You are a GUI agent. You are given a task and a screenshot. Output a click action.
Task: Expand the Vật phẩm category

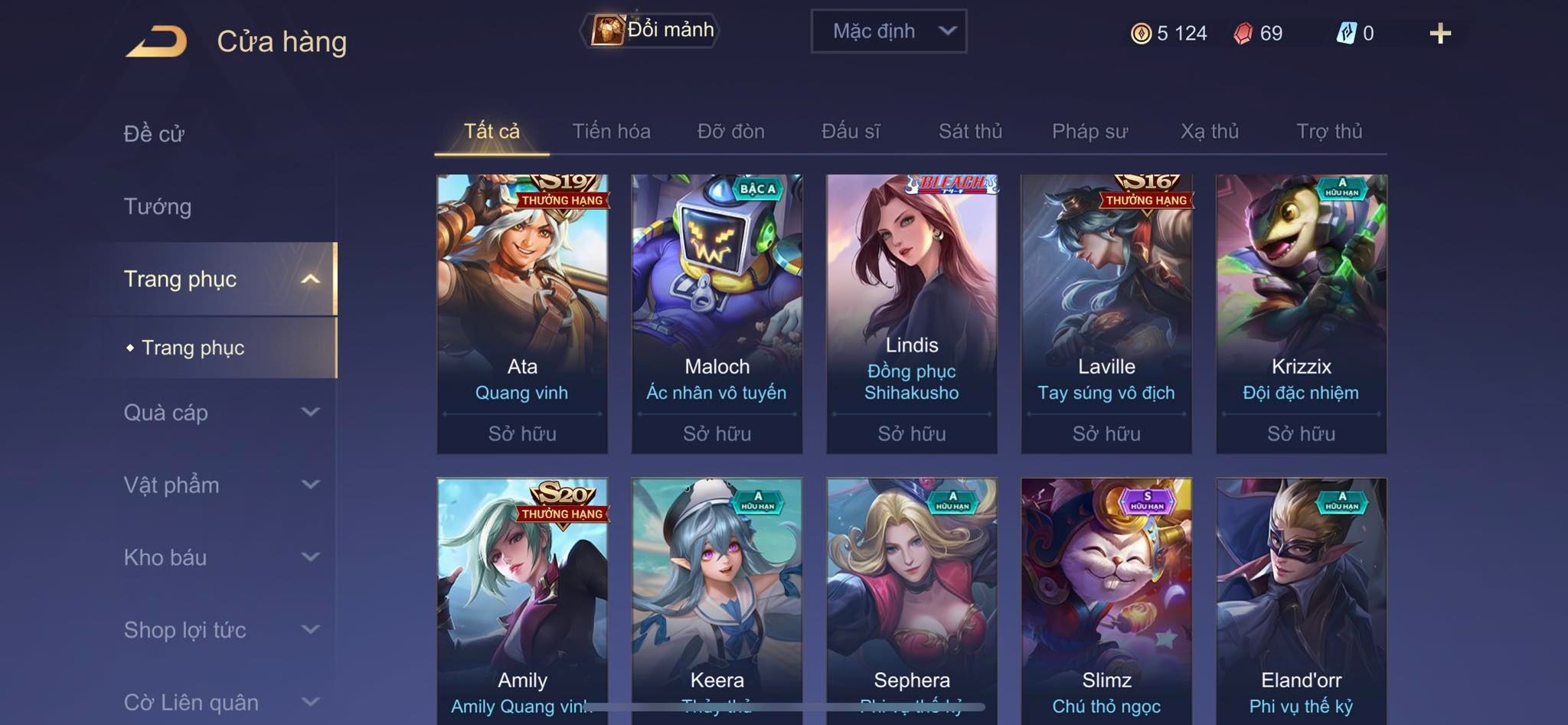click(220, 485)
